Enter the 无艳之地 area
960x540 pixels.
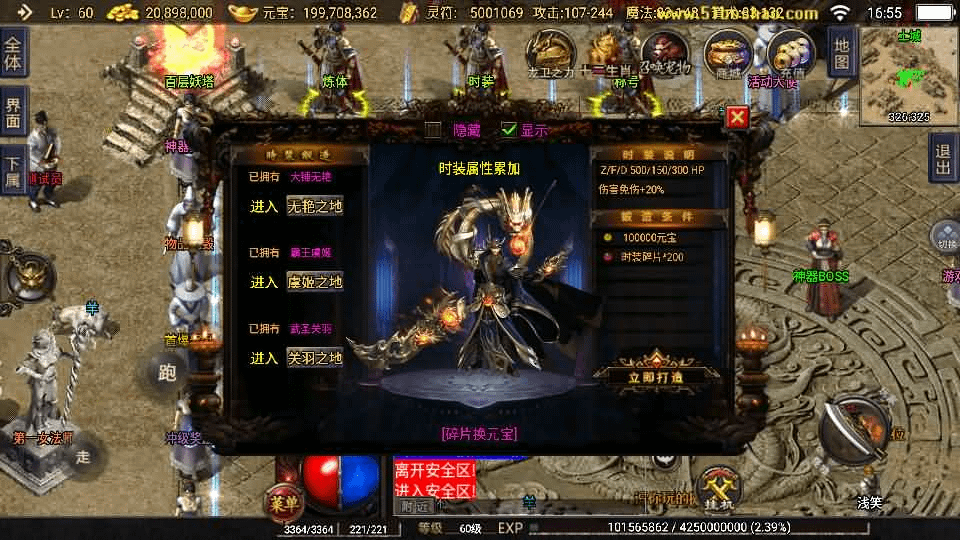[314, 206]
